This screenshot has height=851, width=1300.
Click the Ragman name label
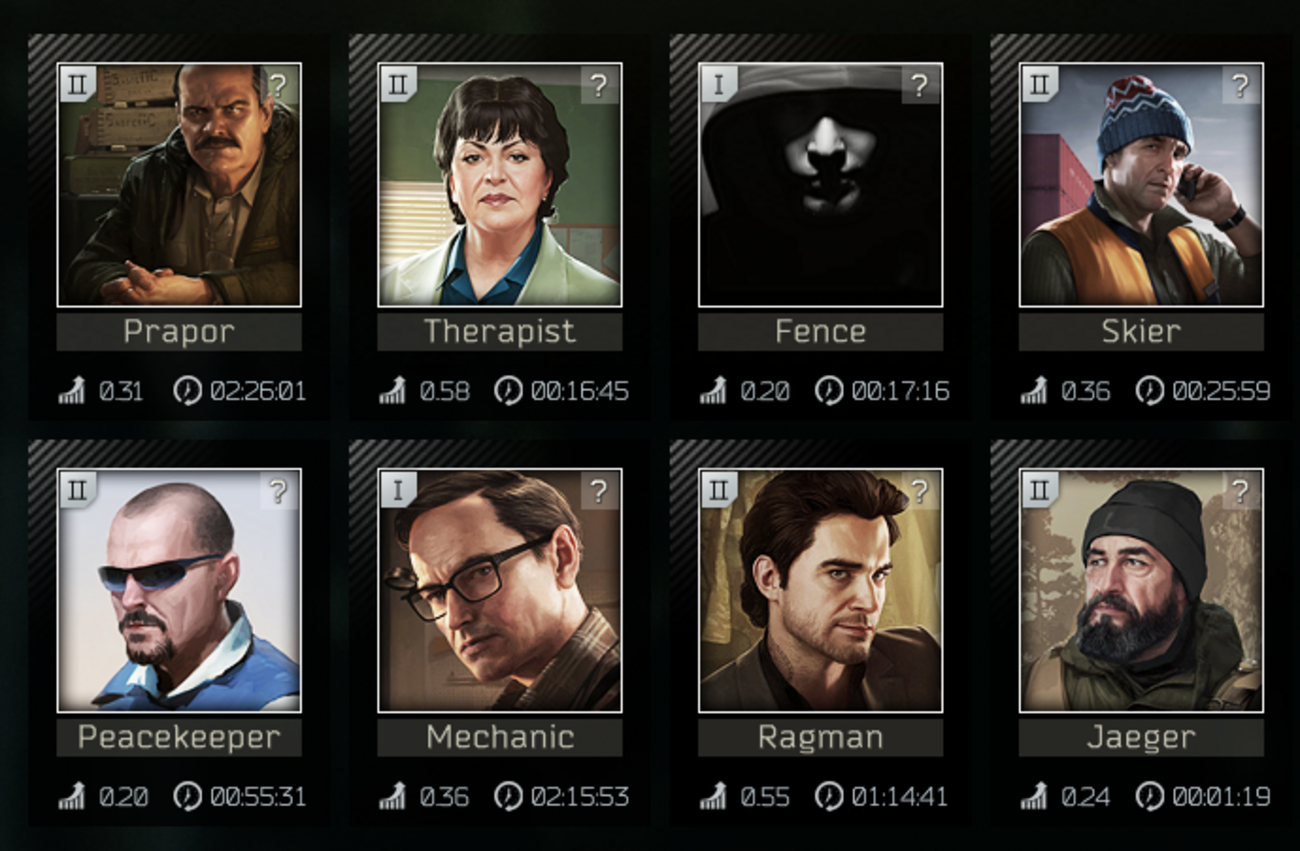(x=820, y=738)
